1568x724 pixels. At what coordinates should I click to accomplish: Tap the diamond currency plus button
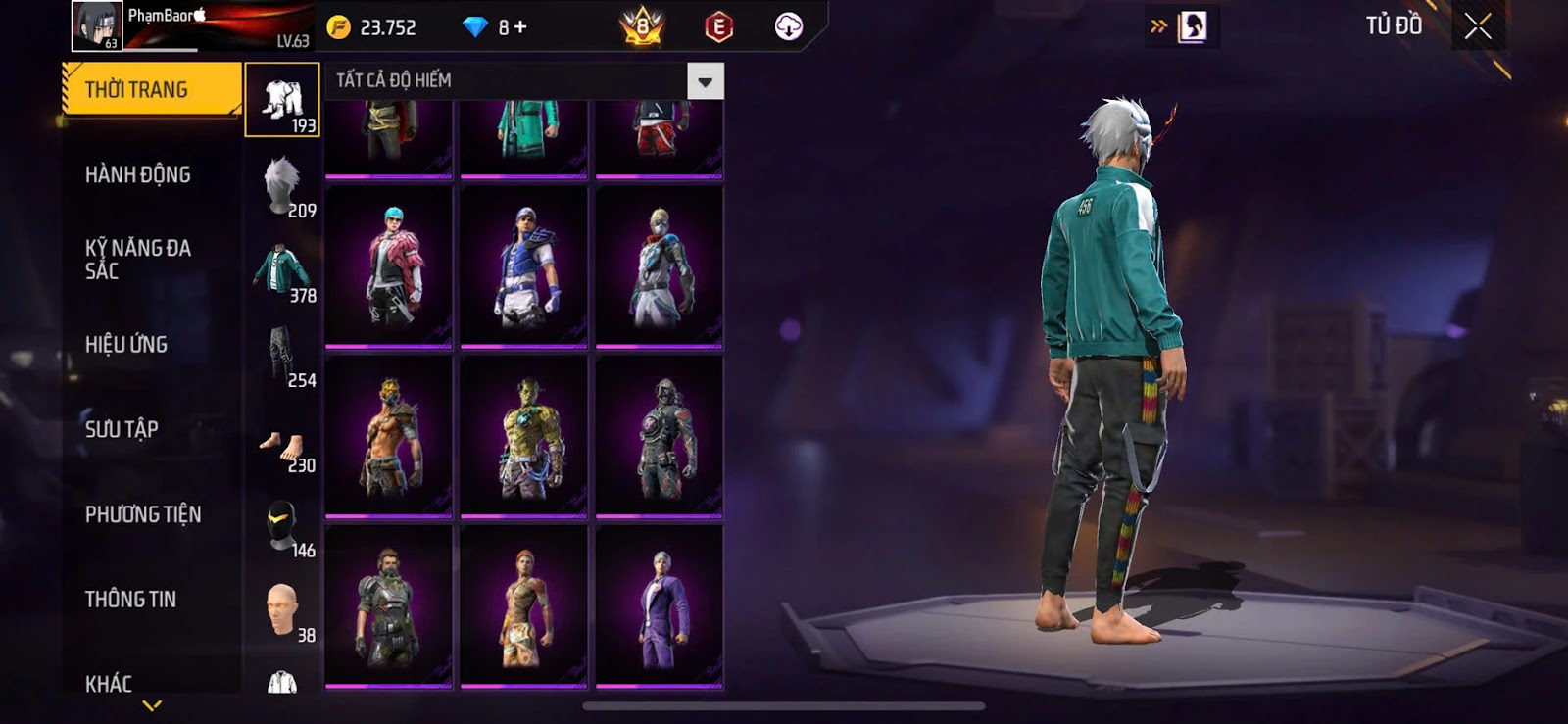[520, 27]
